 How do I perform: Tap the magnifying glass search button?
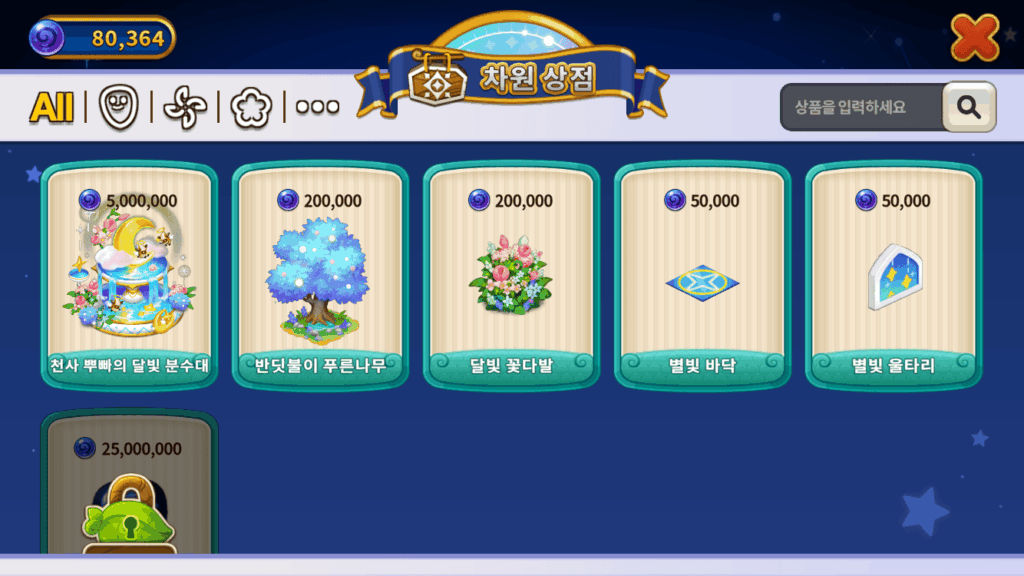pos(968,108)
